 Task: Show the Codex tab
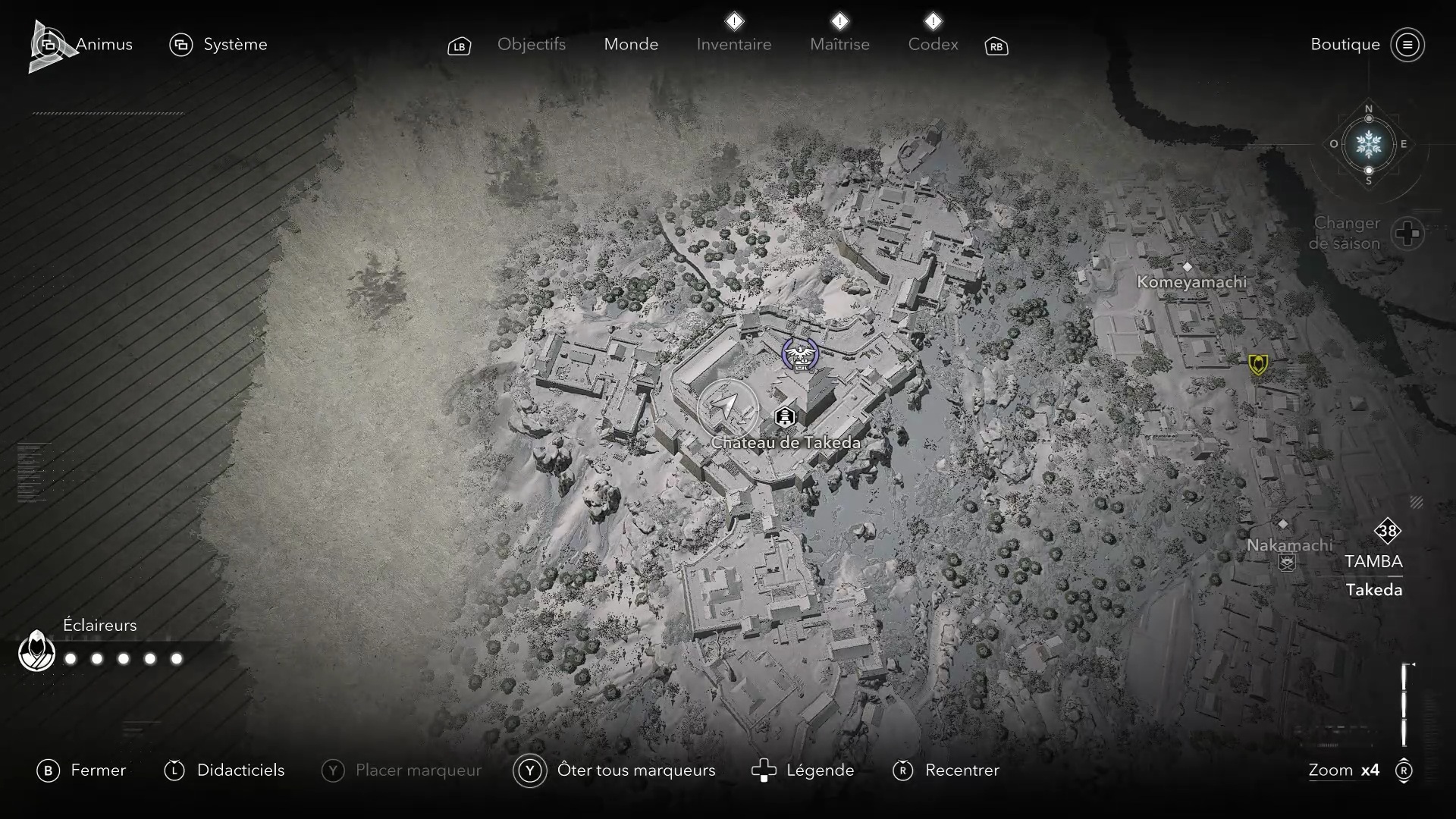click(x=933, y=45)
